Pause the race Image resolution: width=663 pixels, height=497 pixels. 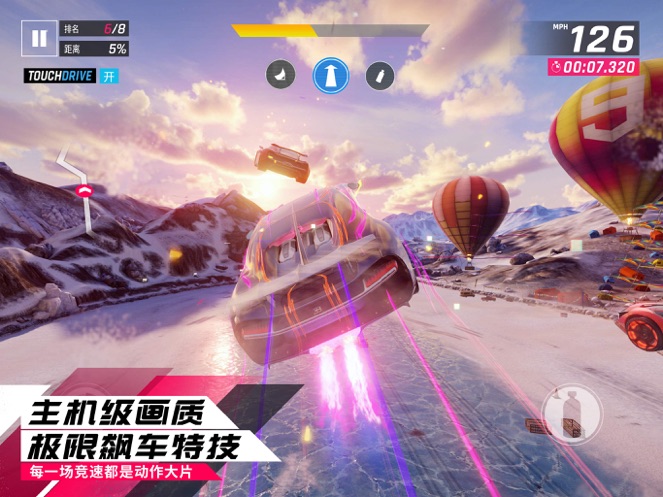[38, 39]
